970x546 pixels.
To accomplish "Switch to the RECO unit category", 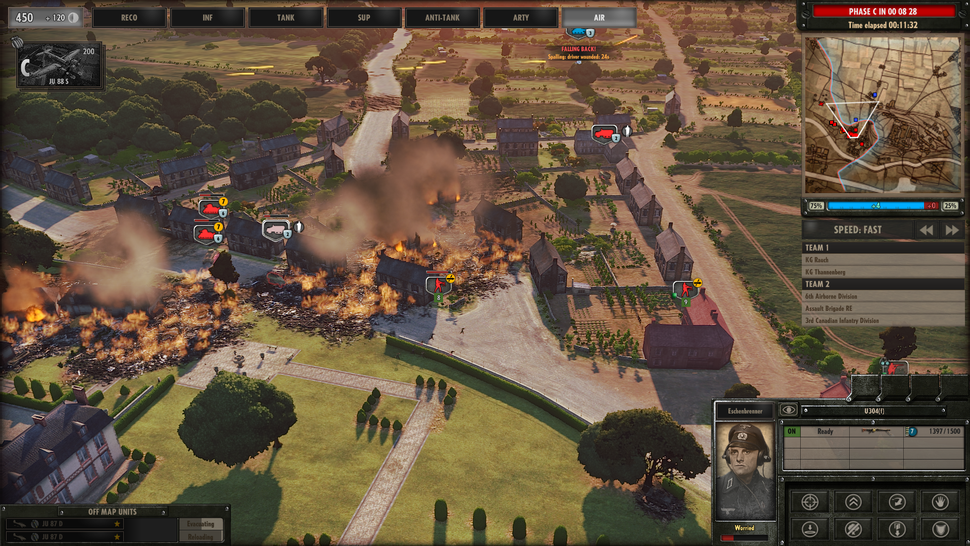I will click(x=129, y=17).
